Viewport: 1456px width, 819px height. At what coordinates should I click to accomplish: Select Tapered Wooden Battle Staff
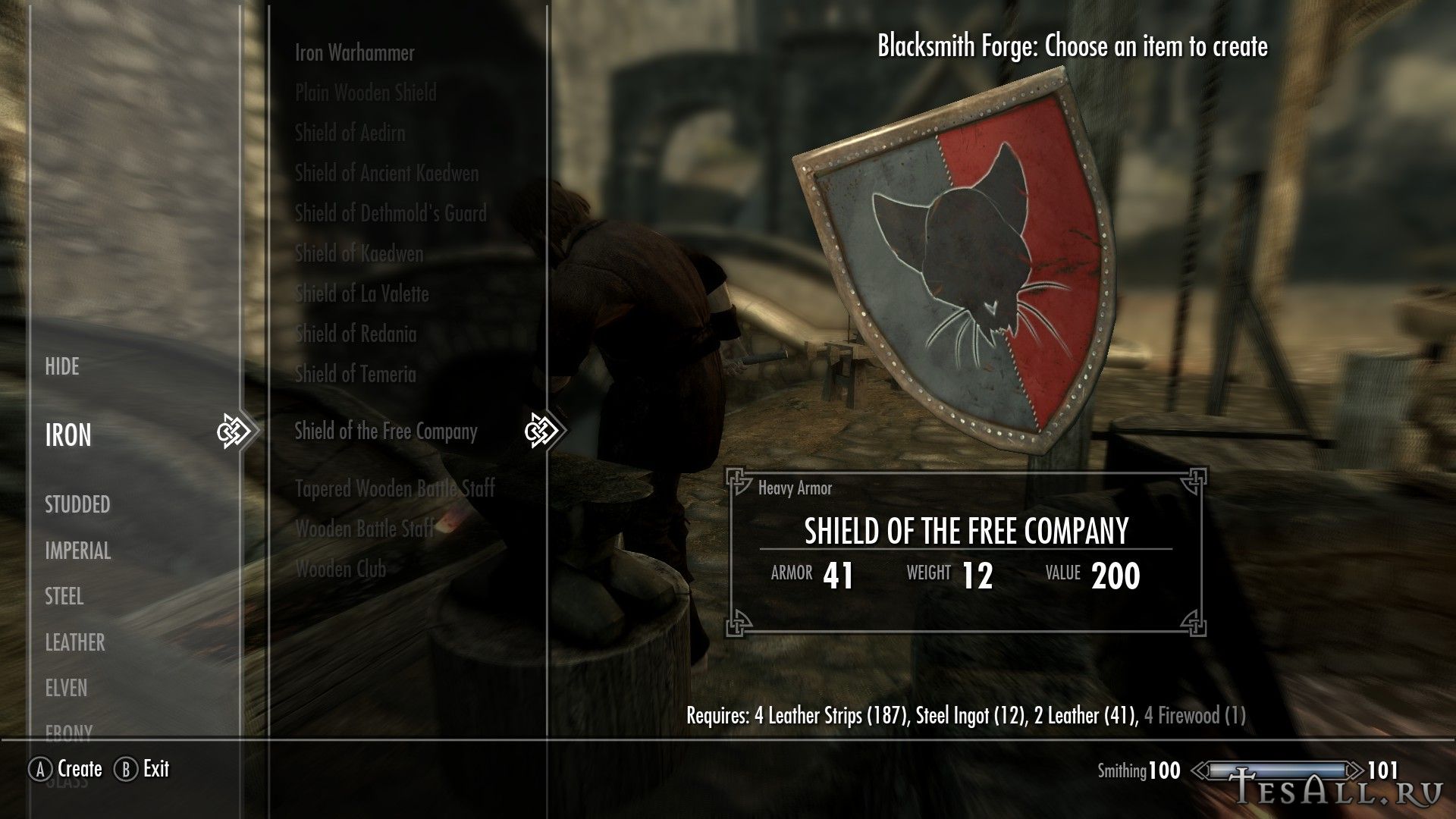click(x=394, y=489)
